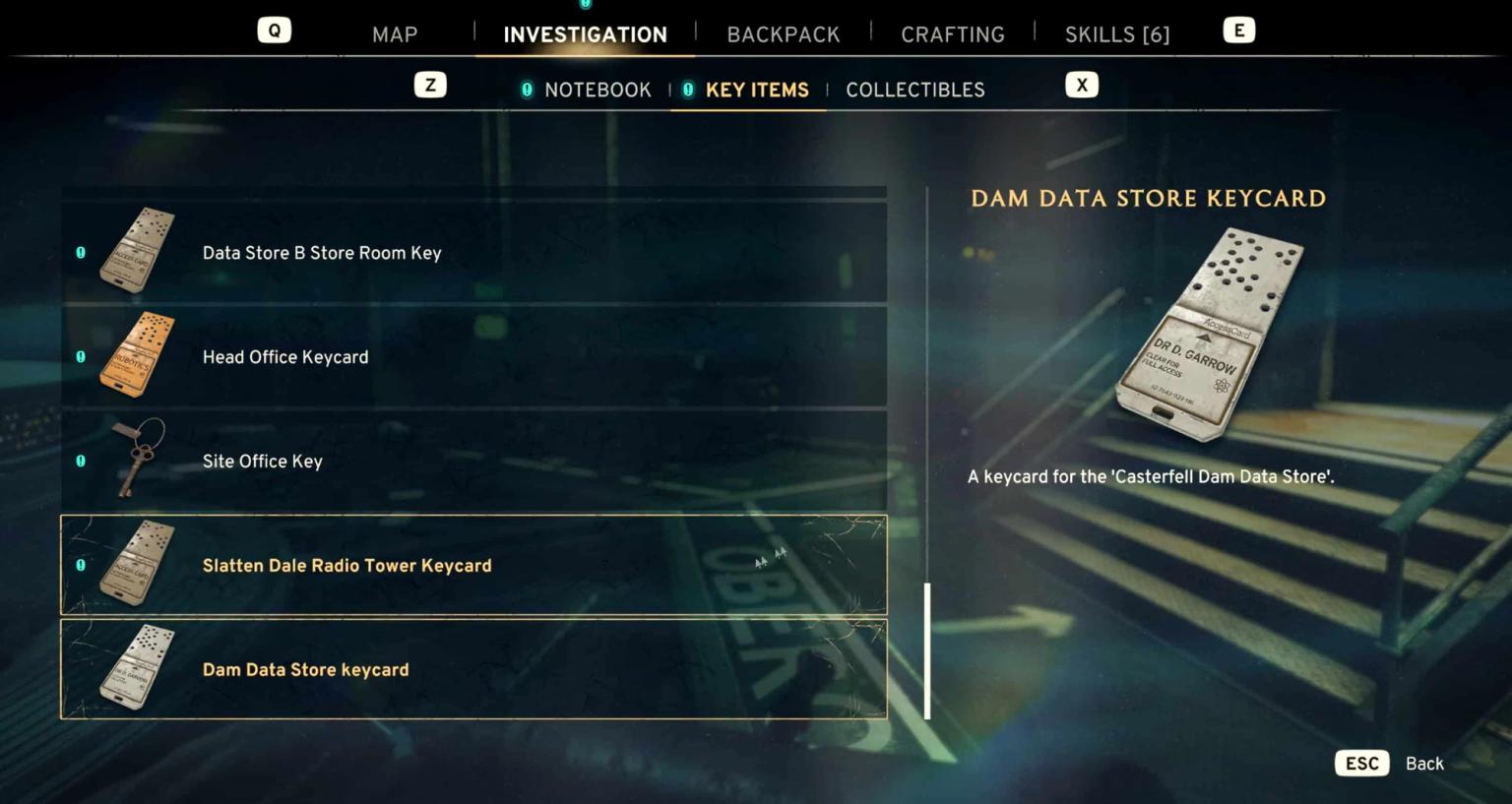View the COLLECTIBLES section
Image resolution: width=1512 pixels, height=804 pixels.
(x=914, y=89)
